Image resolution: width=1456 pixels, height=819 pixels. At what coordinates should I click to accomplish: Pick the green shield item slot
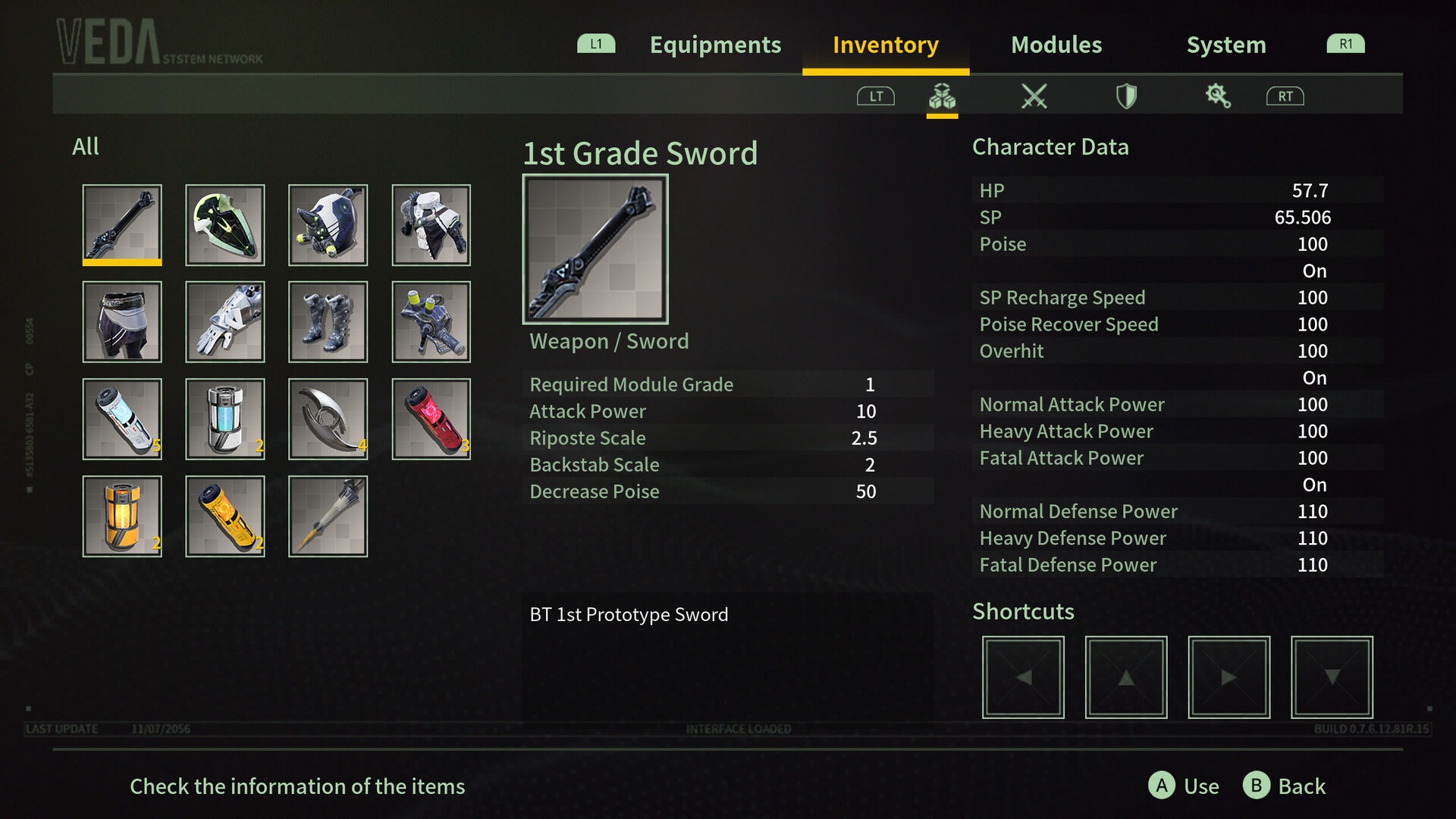click(x=225, y=224)
